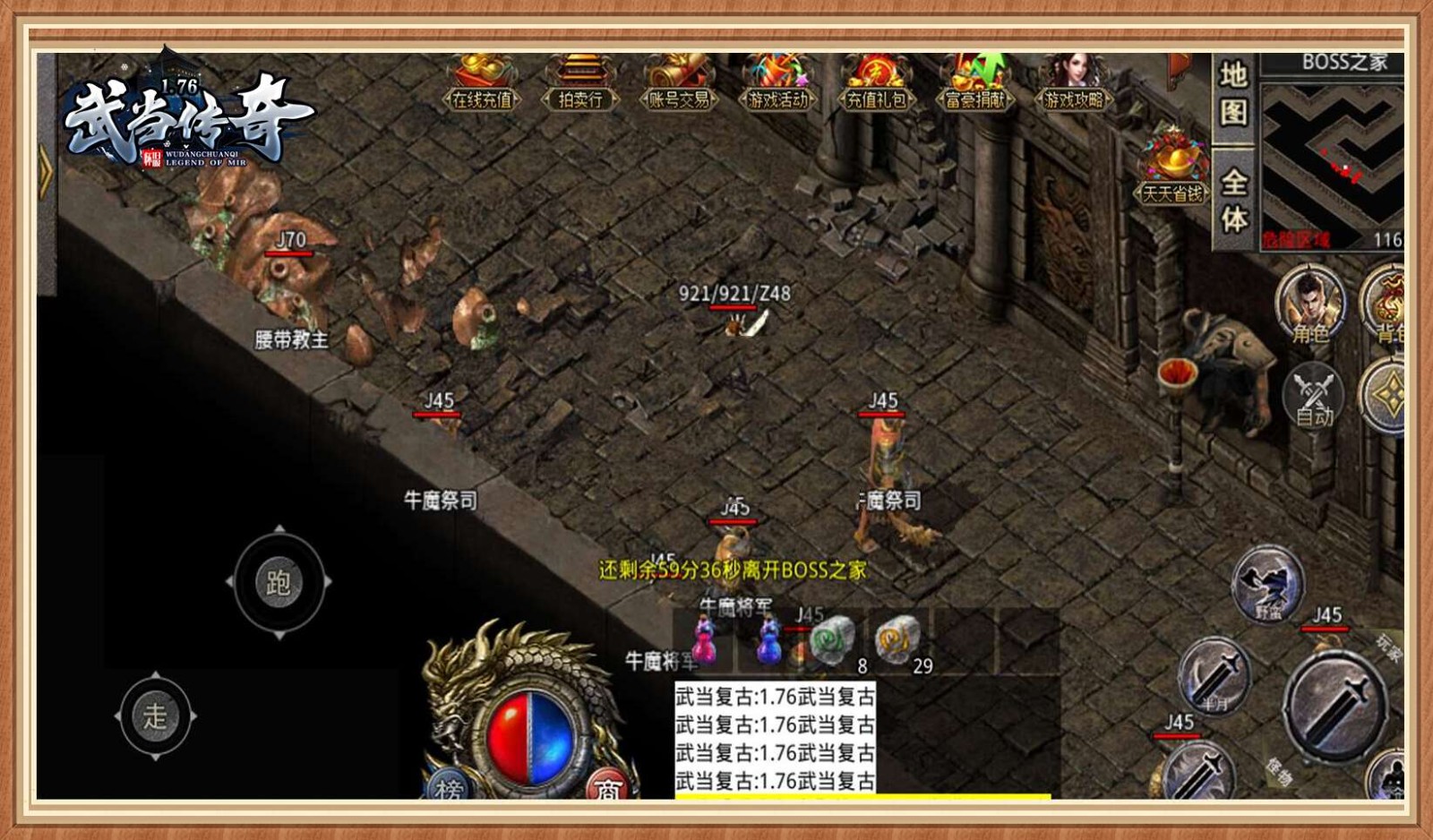
Task: Select the 全体 button beside minimap
Action: [x=1234, y=201]
